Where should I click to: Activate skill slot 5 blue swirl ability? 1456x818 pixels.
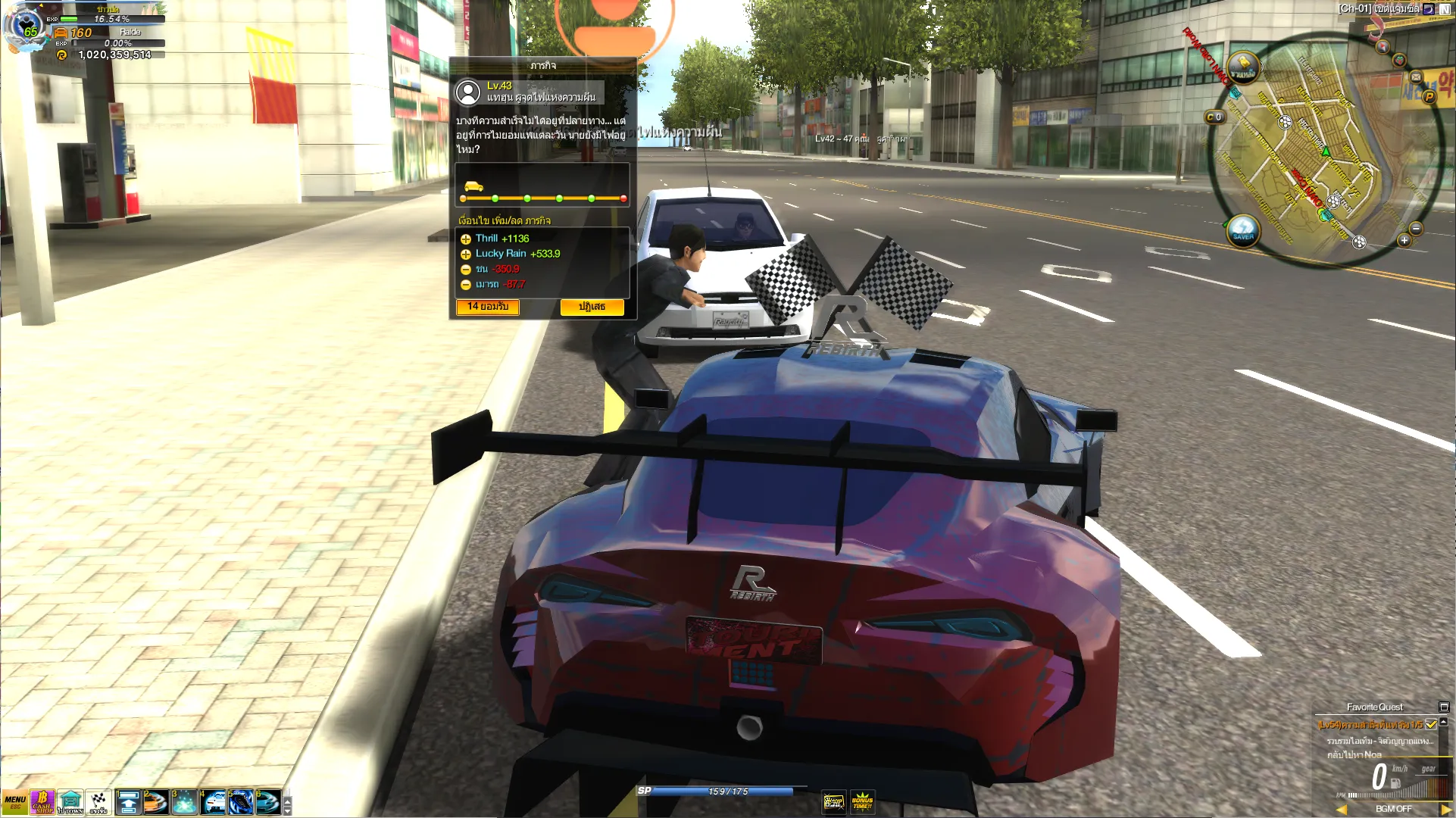coord(240,802)
